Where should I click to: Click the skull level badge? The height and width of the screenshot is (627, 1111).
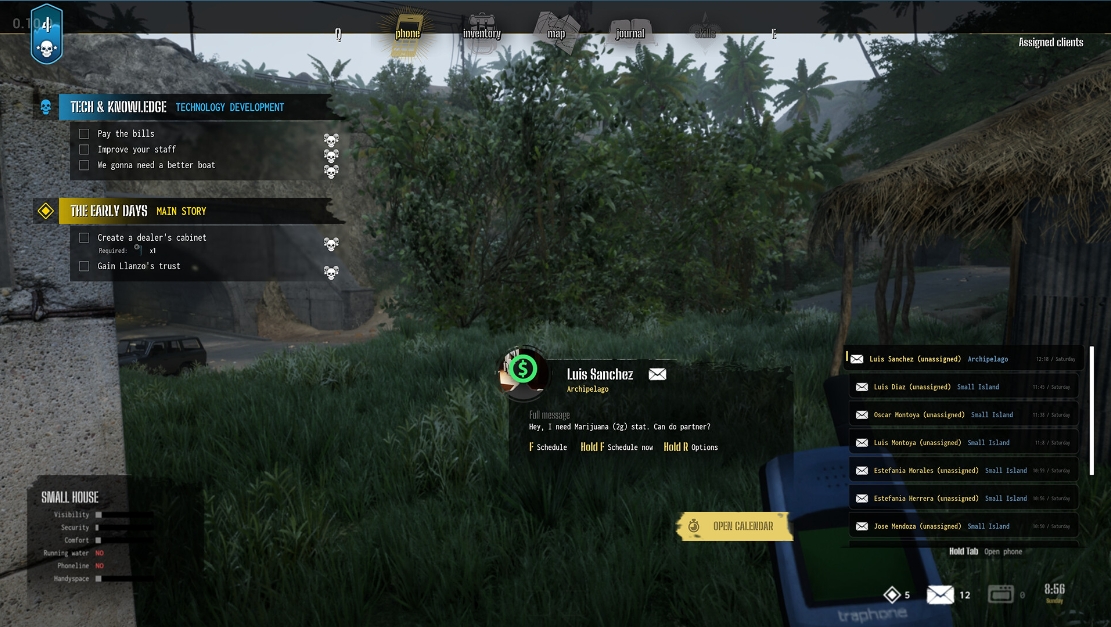point(46,36)
